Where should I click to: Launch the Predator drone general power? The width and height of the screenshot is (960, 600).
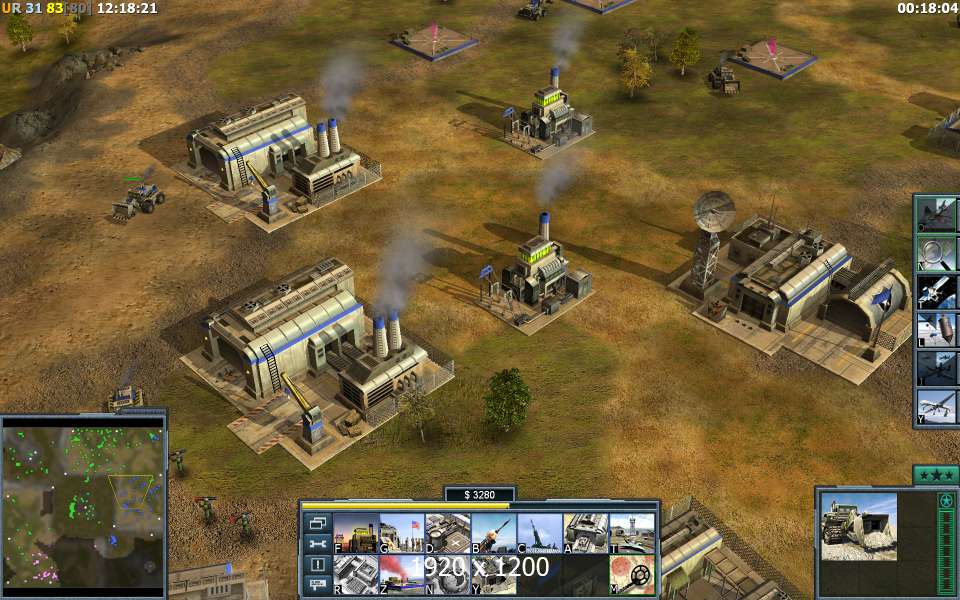click(x=938, y=407)
